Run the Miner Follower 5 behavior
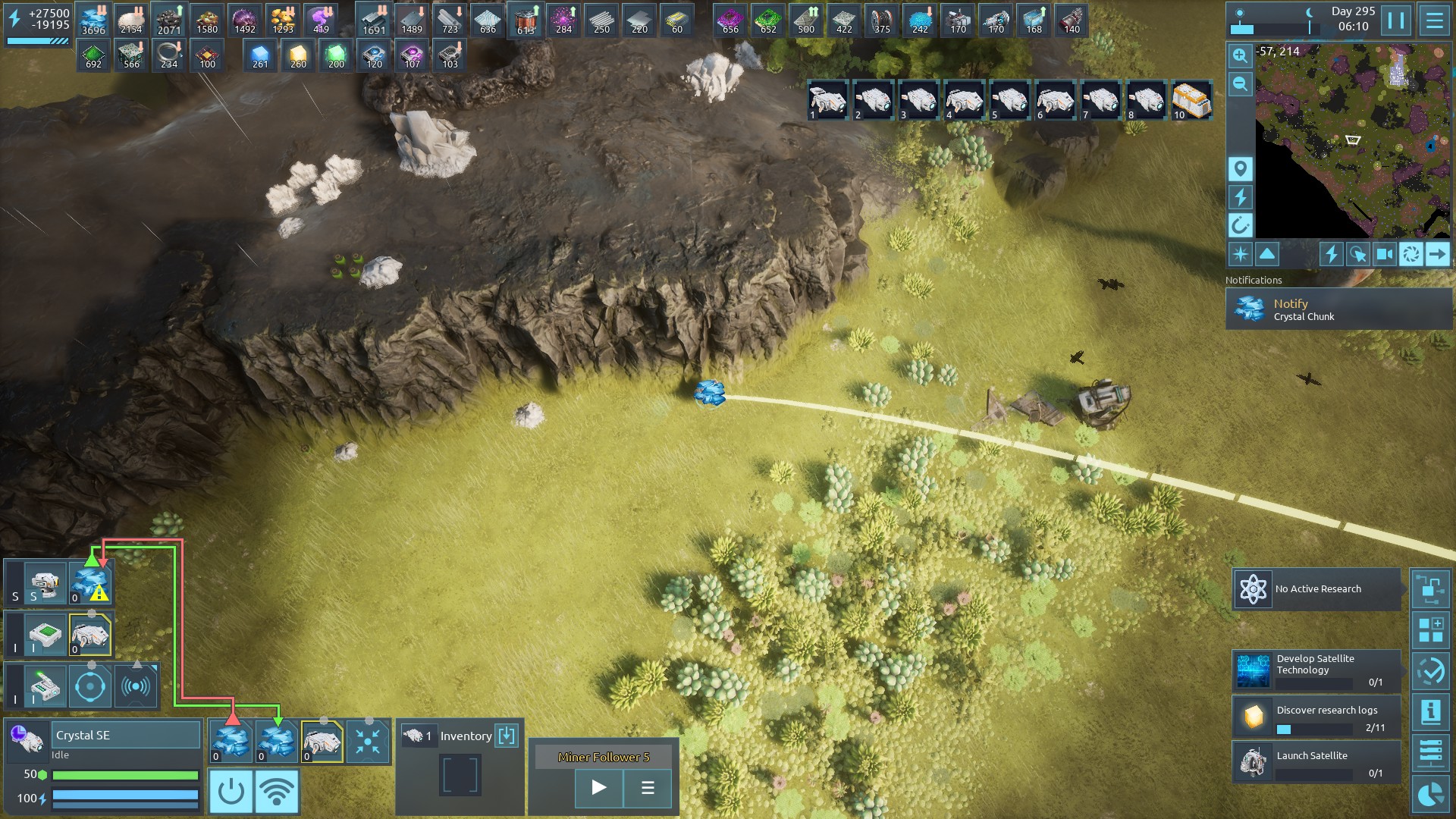 coord(598,788)
